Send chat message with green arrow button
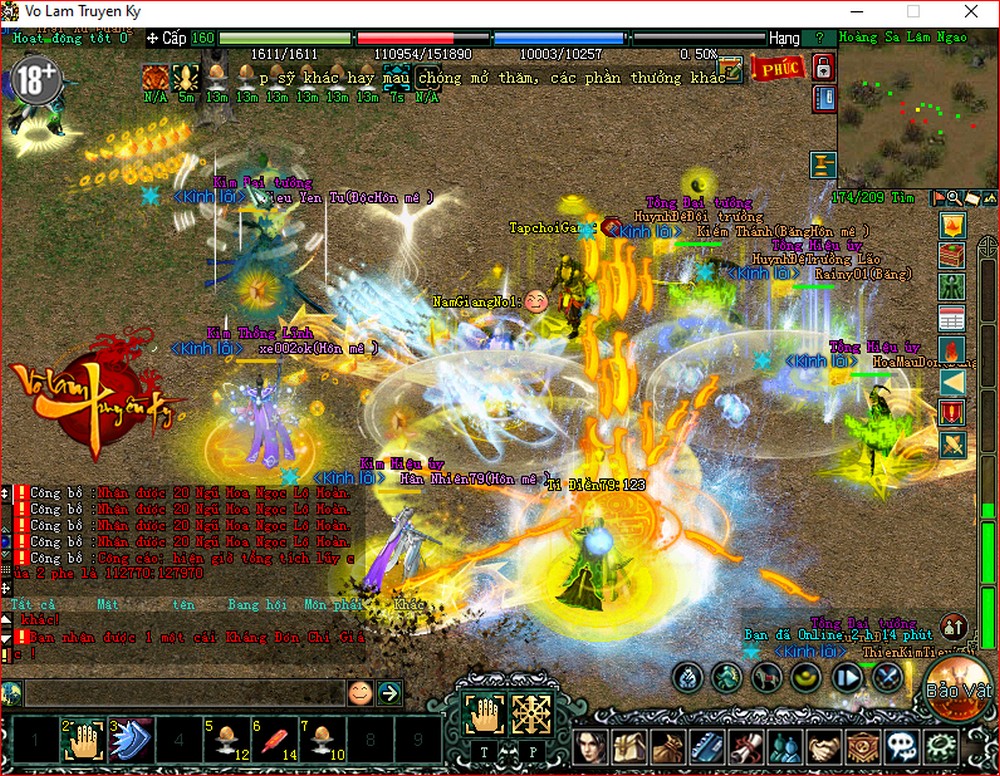Screen dimensions: 1000x776 click(x=389, y=692)
